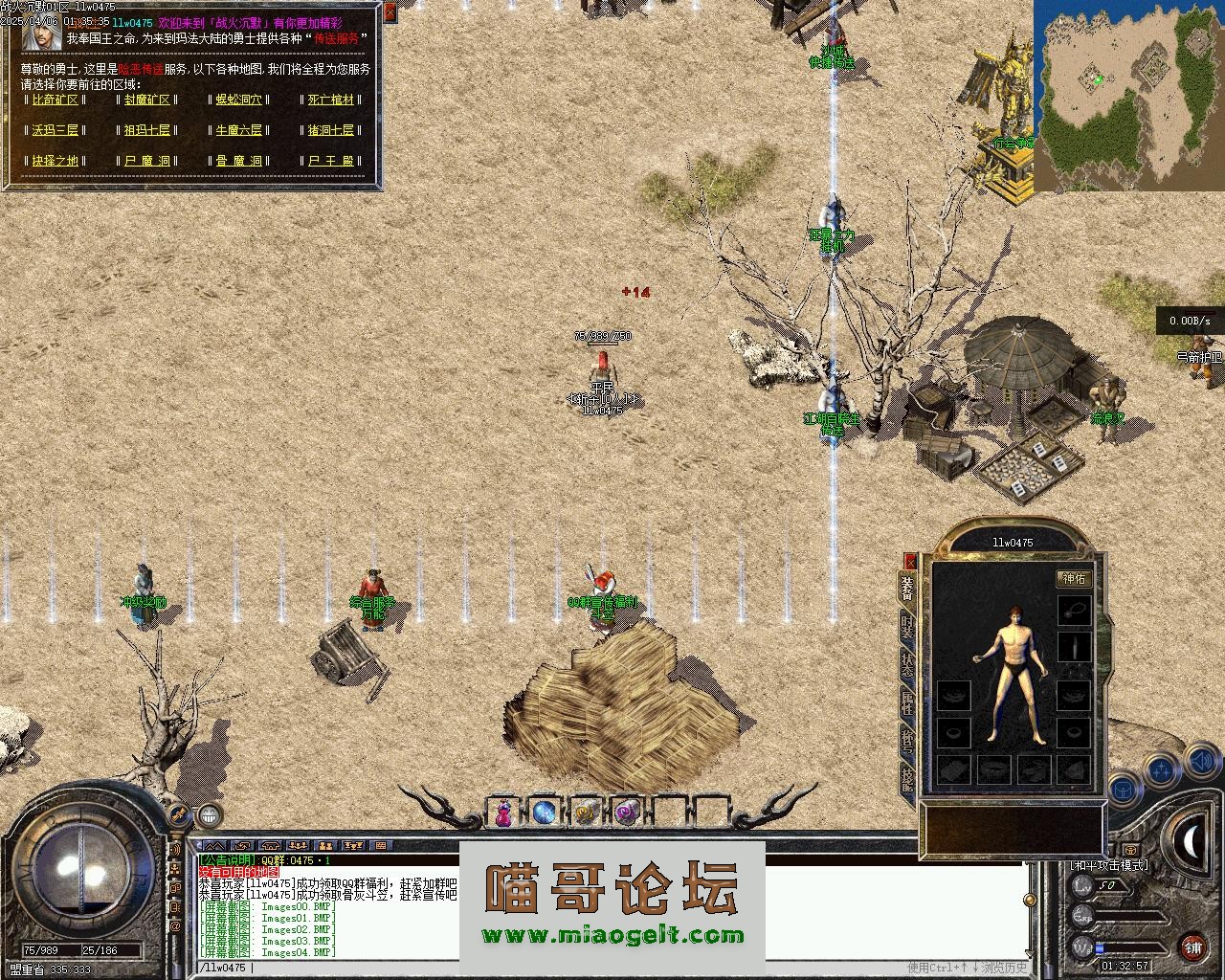This screenshot has height=980, width=1225.
Task: Select the 骨魔洞 teleport option
Action: [238, 161]
